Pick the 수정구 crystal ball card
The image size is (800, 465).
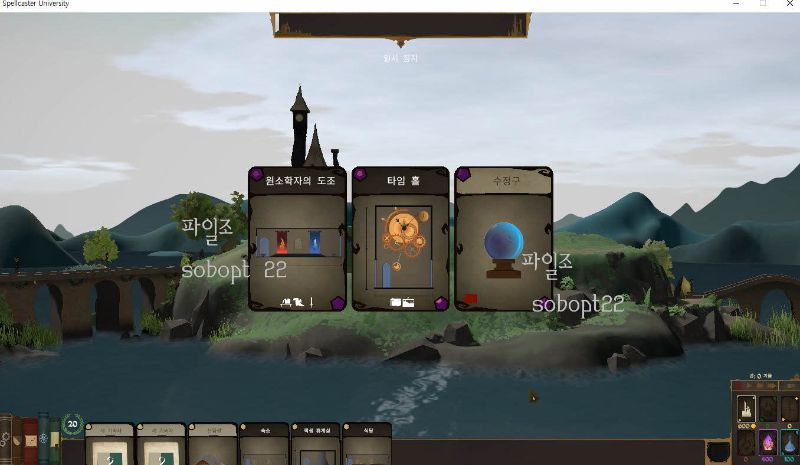(503, 239)
